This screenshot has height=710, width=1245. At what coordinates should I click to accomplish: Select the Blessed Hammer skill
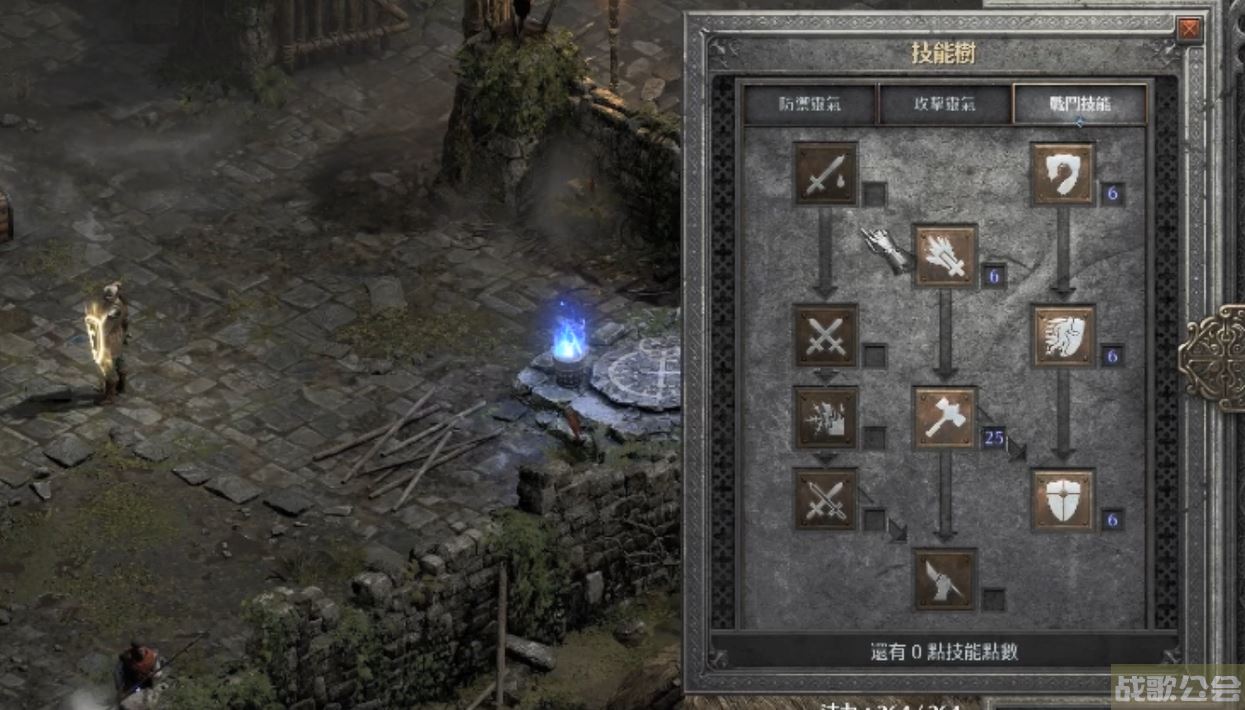945,418
